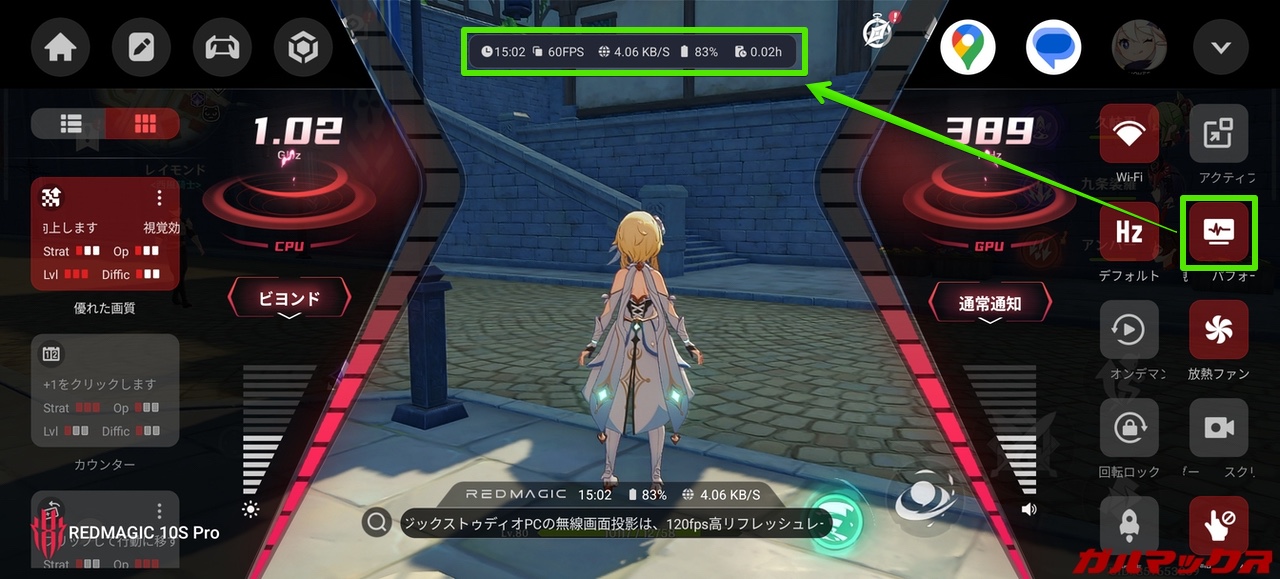Open the home button in the top bar
The width and height of the screenshot is (1280, 579).
tap(61, 47)
